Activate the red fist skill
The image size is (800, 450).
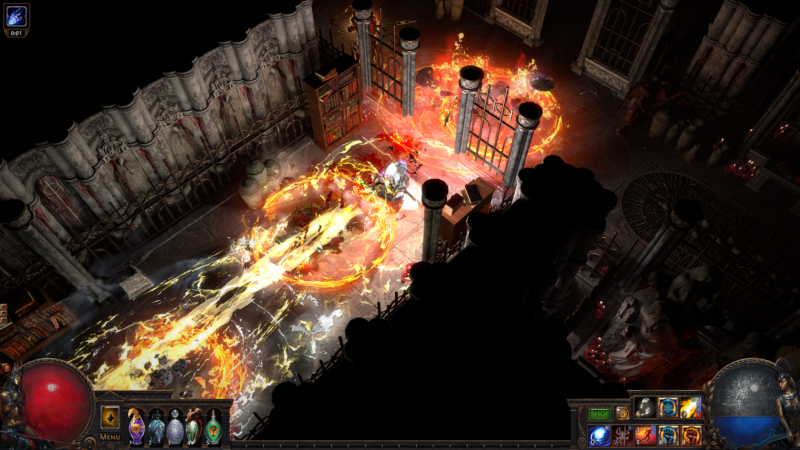tap(691, 435)
